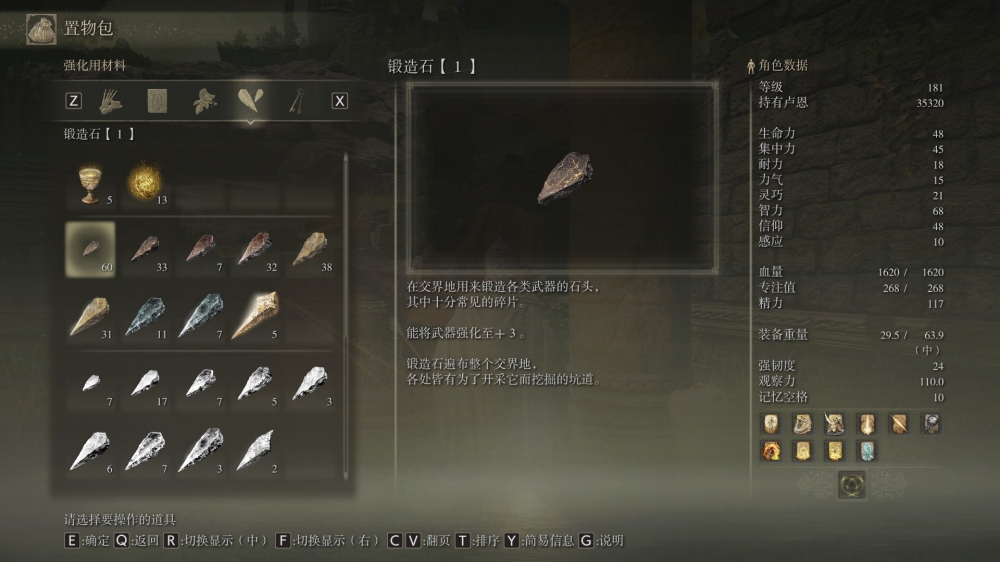Select the white somber stone stack of 6

pos(91,451)
